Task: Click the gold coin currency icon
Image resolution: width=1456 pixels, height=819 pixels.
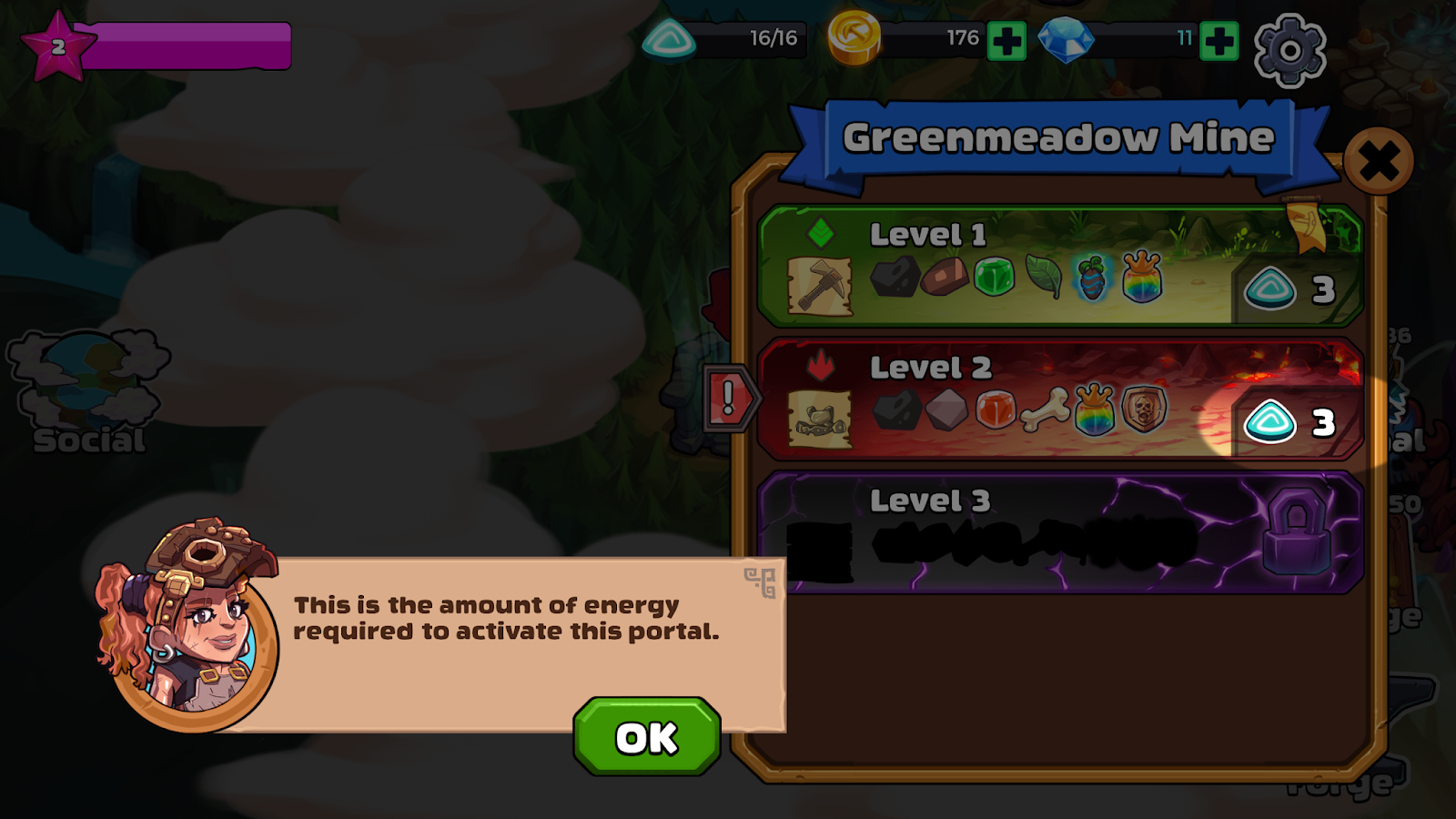Action: tap(854, 38)
